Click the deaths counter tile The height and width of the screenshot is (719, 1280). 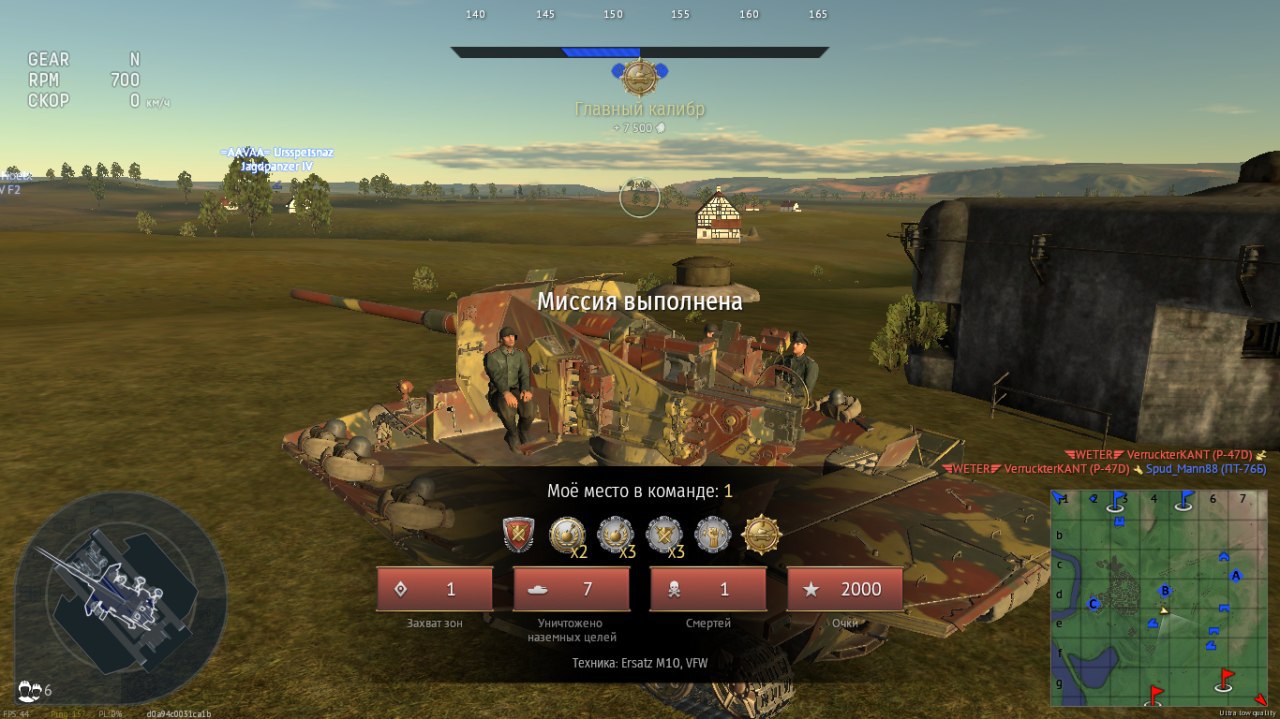point(708,589)
